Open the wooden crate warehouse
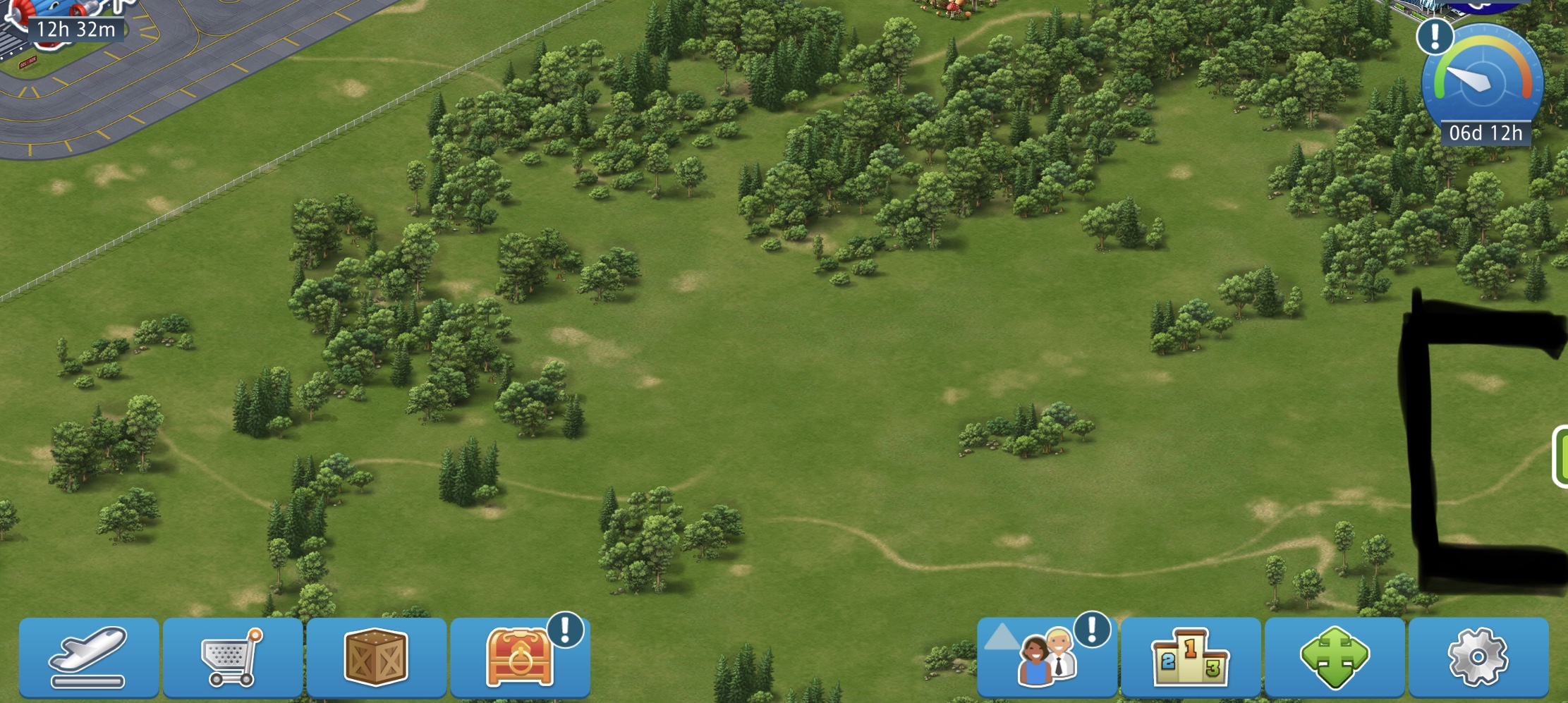1568x703 pixels. [x=376, y=657]
